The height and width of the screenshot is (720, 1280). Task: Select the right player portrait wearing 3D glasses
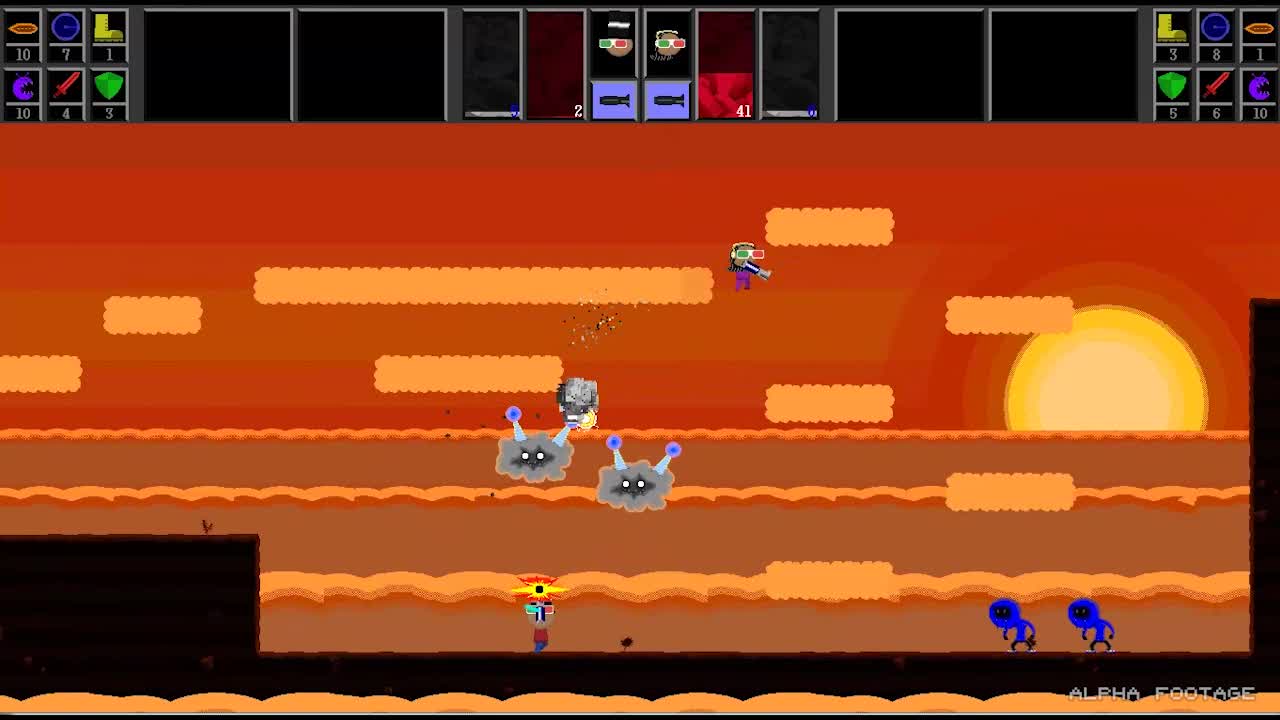point(668,42)
